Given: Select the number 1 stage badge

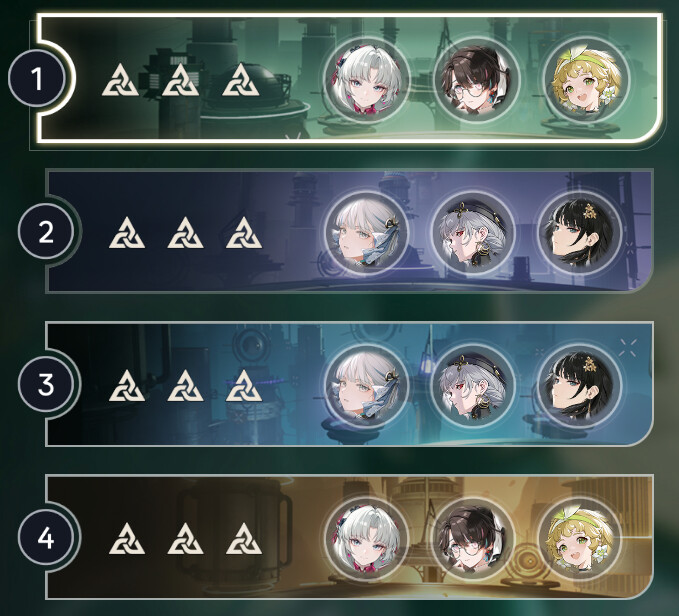Looking at the screenshot, I should 38,79.
